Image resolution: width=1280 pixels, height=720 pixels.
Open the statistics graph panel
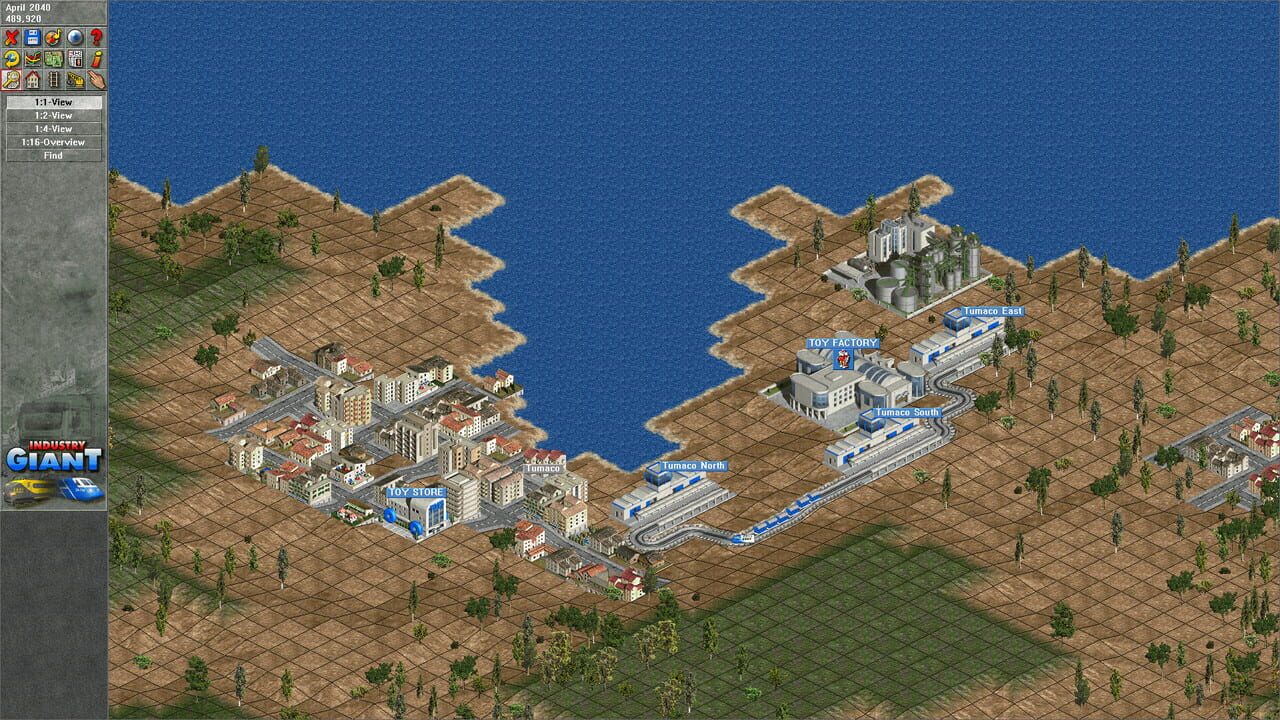point(32,58)
